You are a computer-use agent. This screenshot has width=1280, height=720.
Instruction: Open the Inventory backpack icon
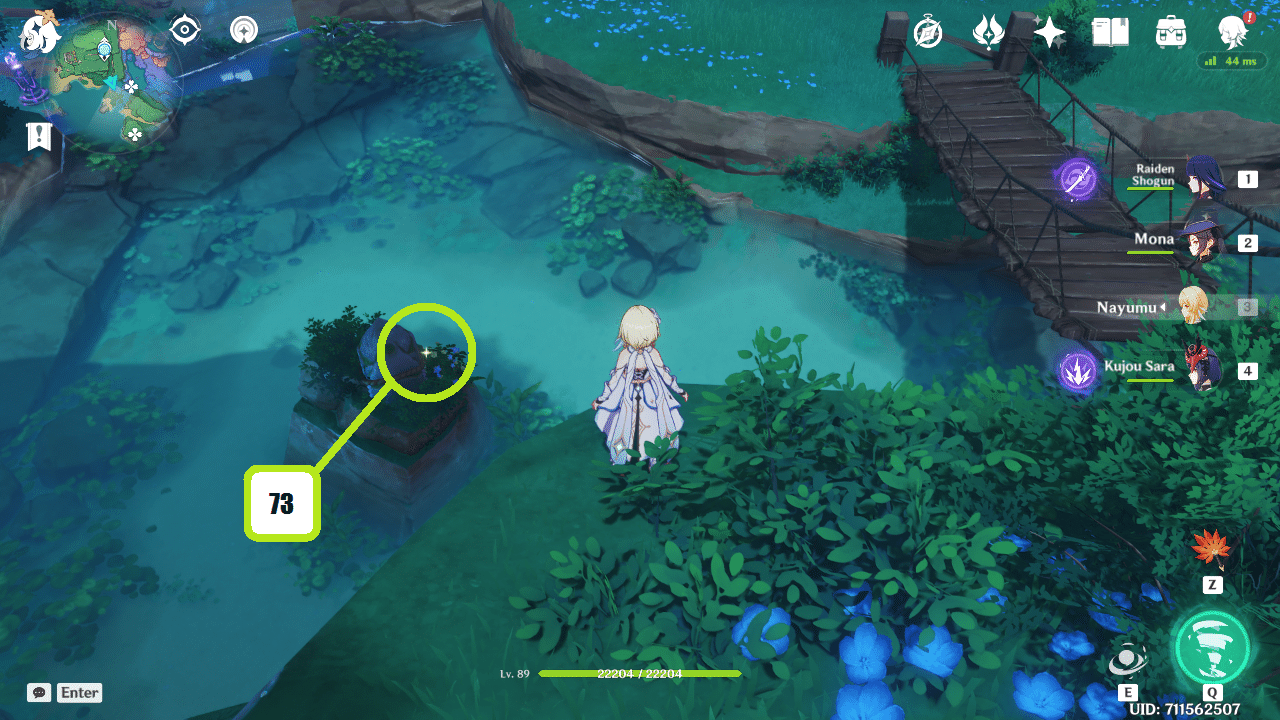click(x=1170, y=32)
